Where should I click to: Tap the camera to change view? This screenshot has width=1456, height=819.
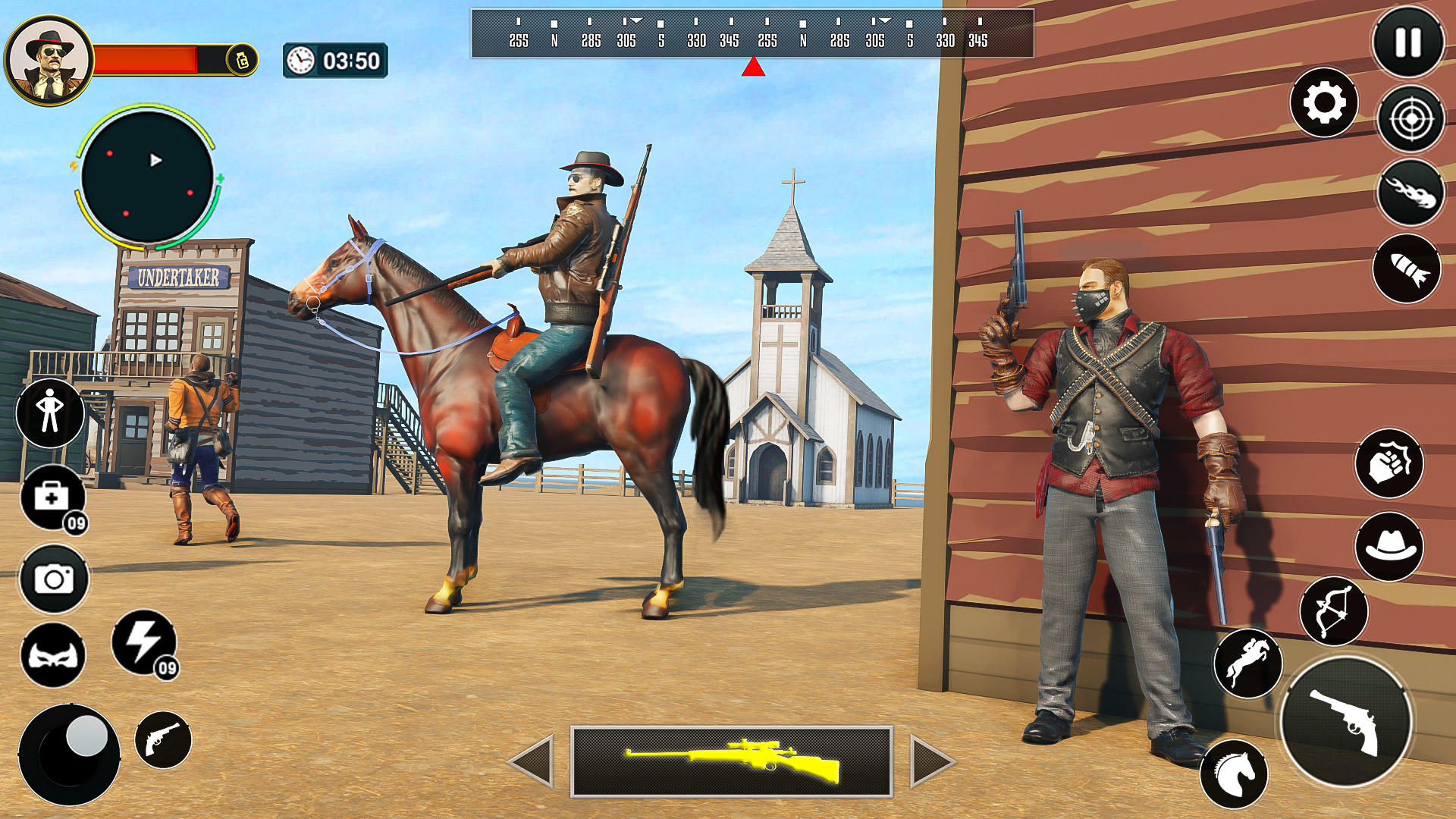click(53, 580)
